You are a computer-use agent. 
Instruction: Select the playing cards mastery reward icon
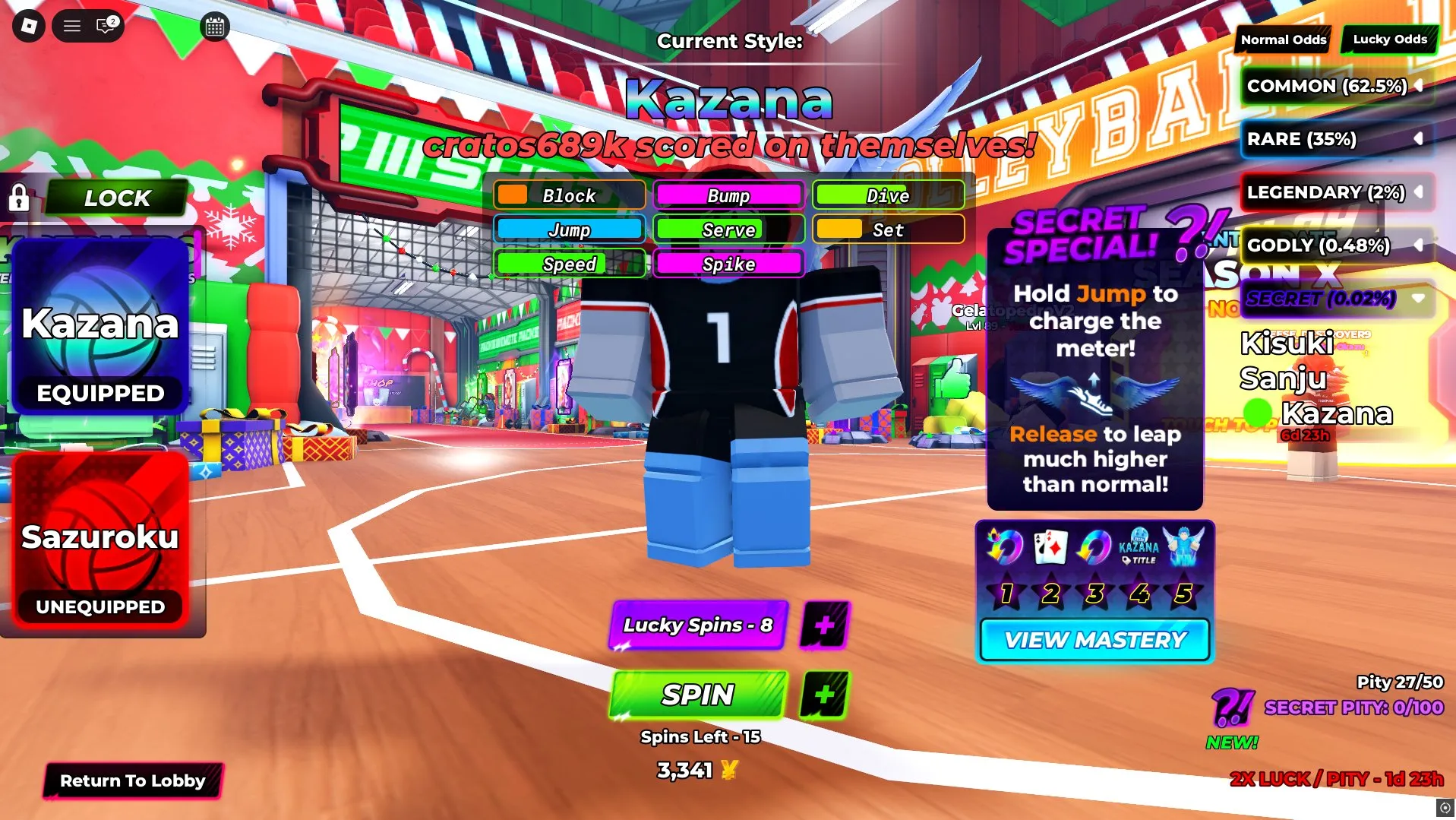click(x=1050, y=548)
